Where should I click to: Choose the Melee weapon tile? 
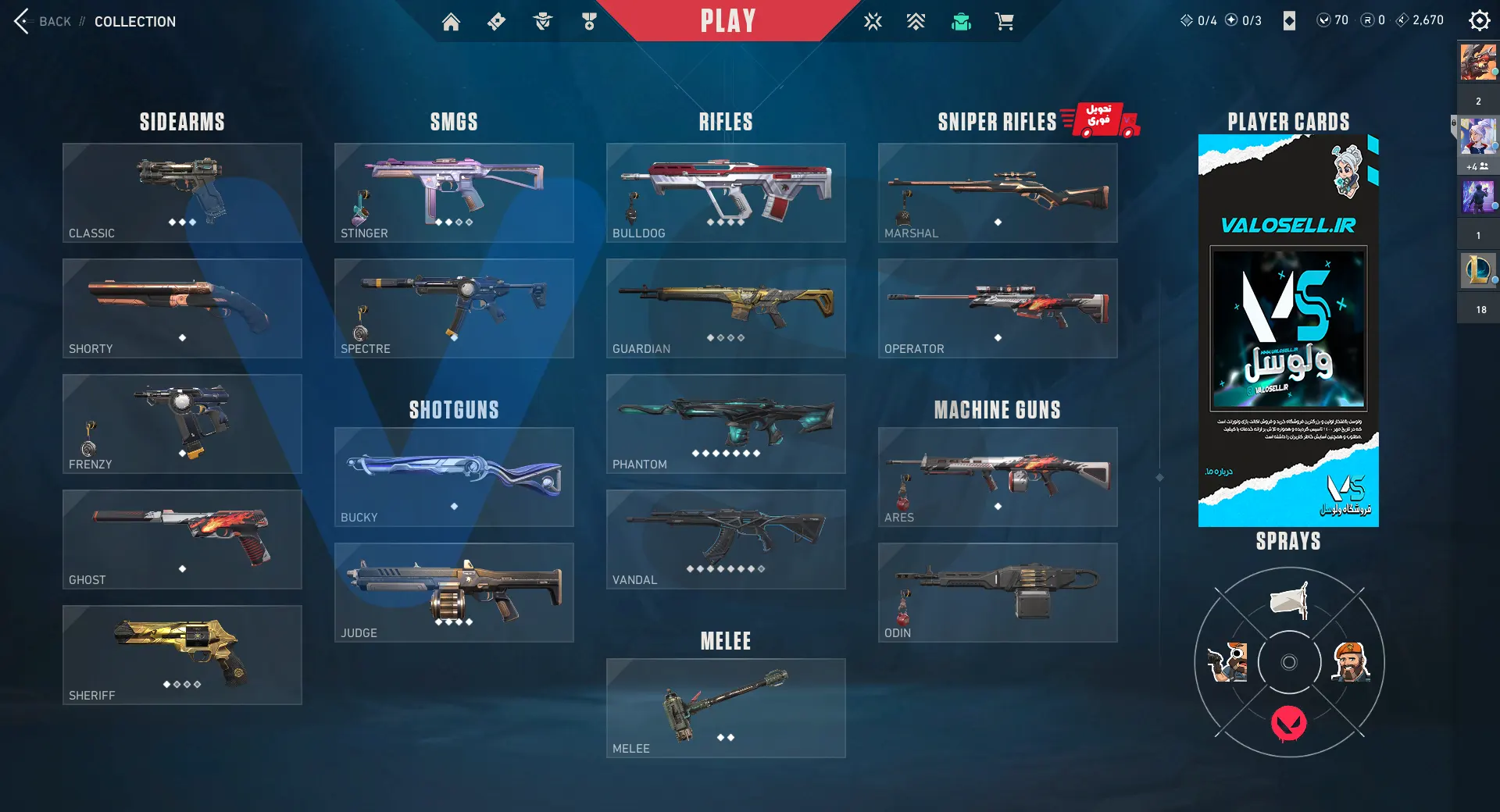[x=726, y=707]
